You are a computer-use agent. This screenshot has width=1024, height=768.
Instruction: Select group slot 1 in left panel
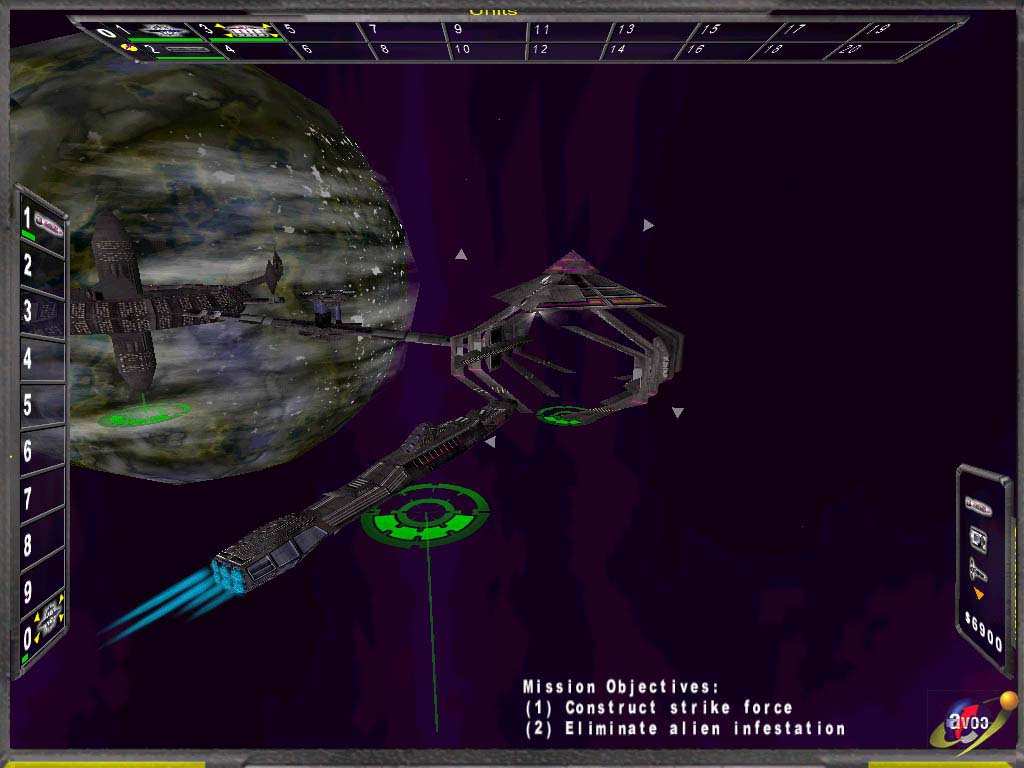(41, 223)
